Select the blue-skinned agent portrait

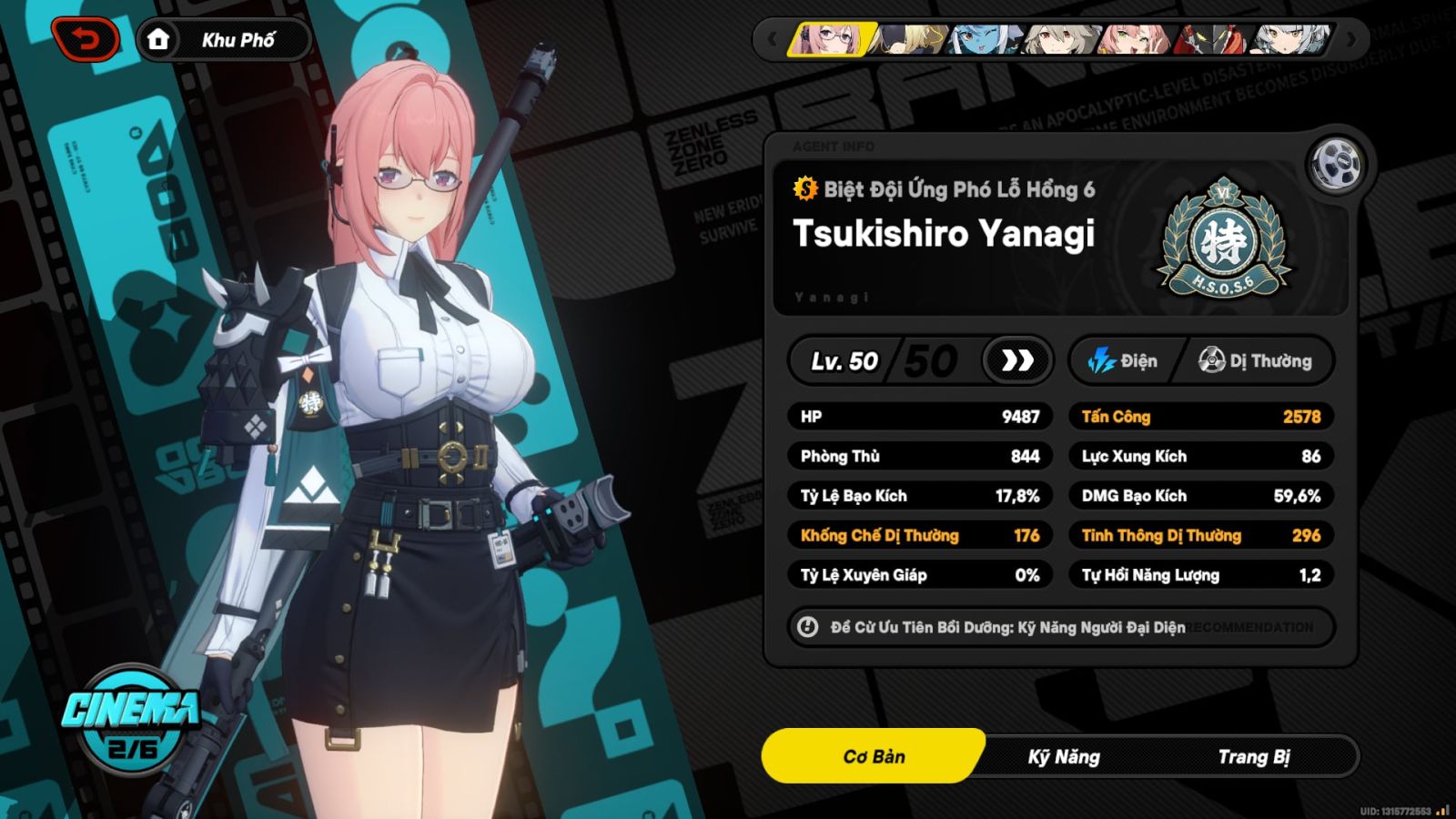point(984,40)
